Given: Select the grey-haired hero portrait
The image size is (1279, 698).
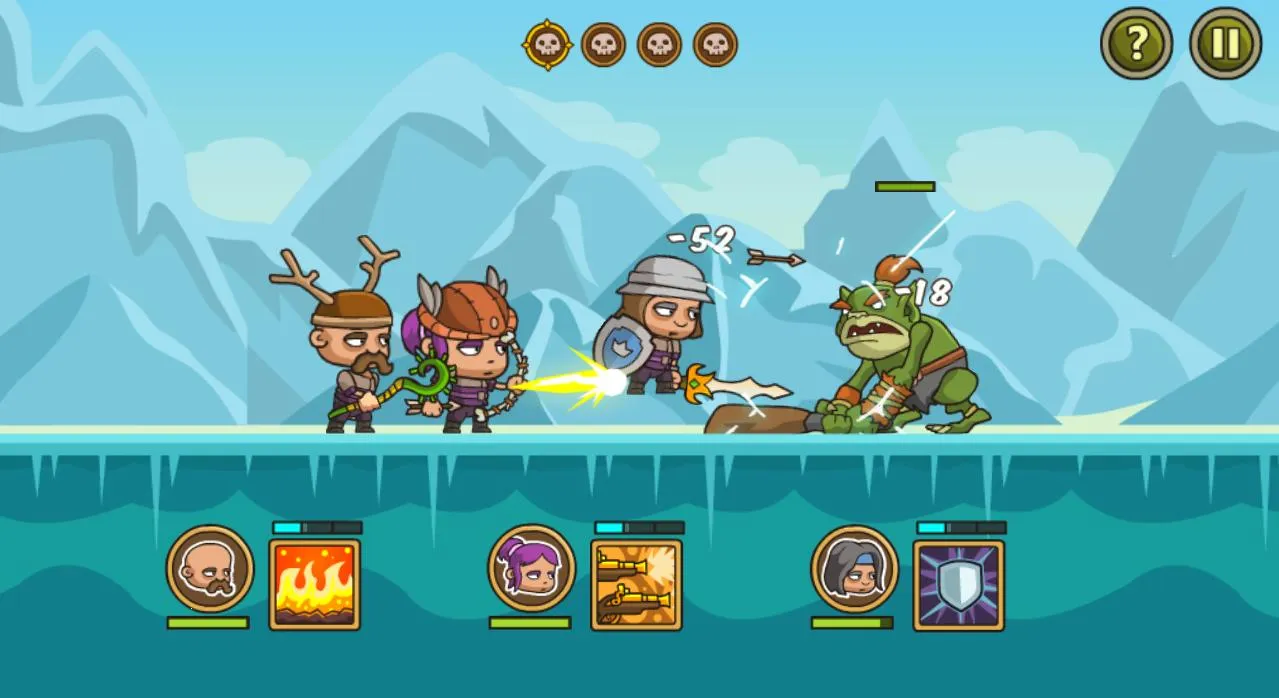Looking at the screenshot, I should coord(854,568).
